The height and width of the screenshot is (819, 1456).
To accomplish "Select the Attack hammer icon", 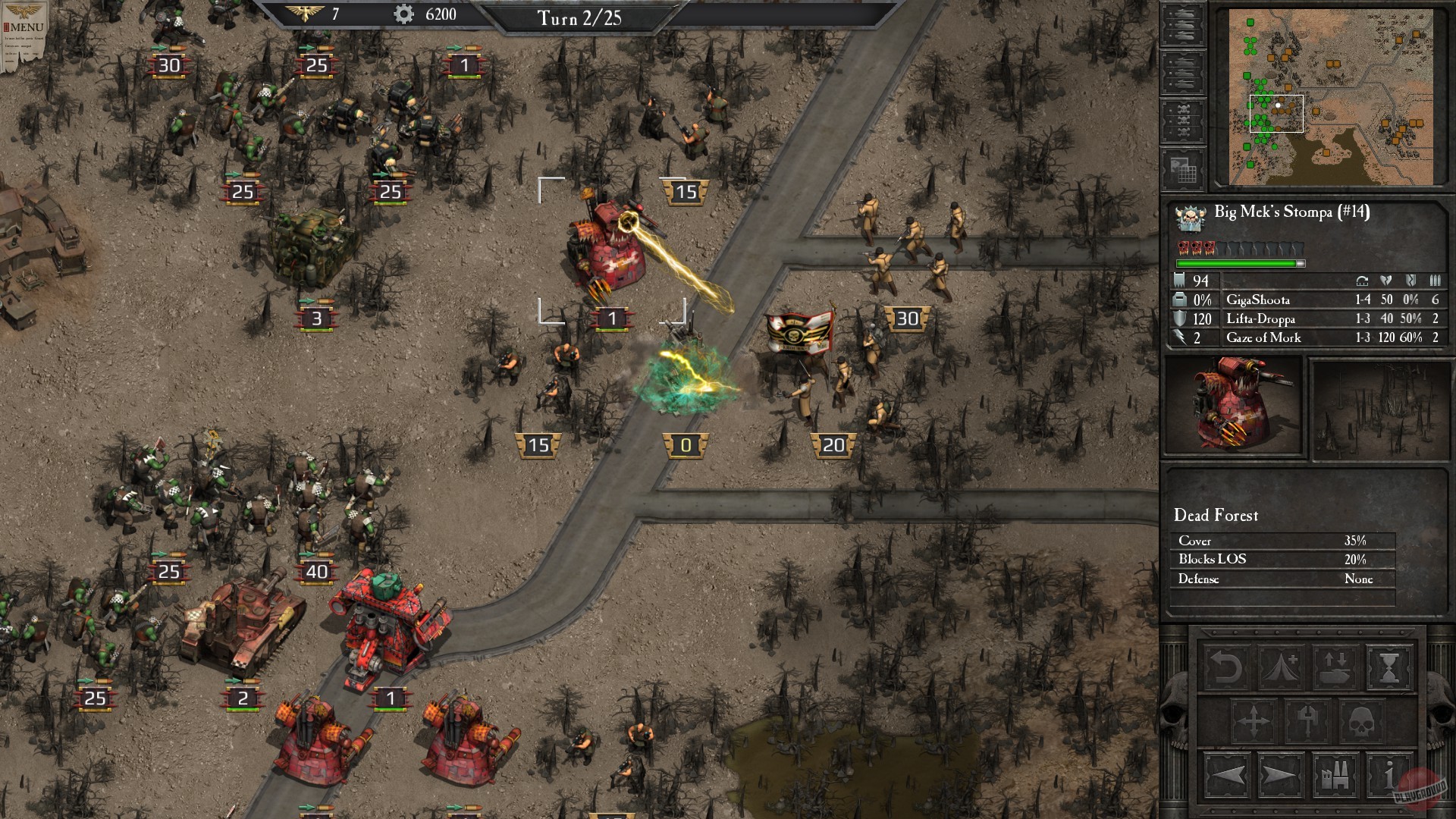I will point(1307,721).
